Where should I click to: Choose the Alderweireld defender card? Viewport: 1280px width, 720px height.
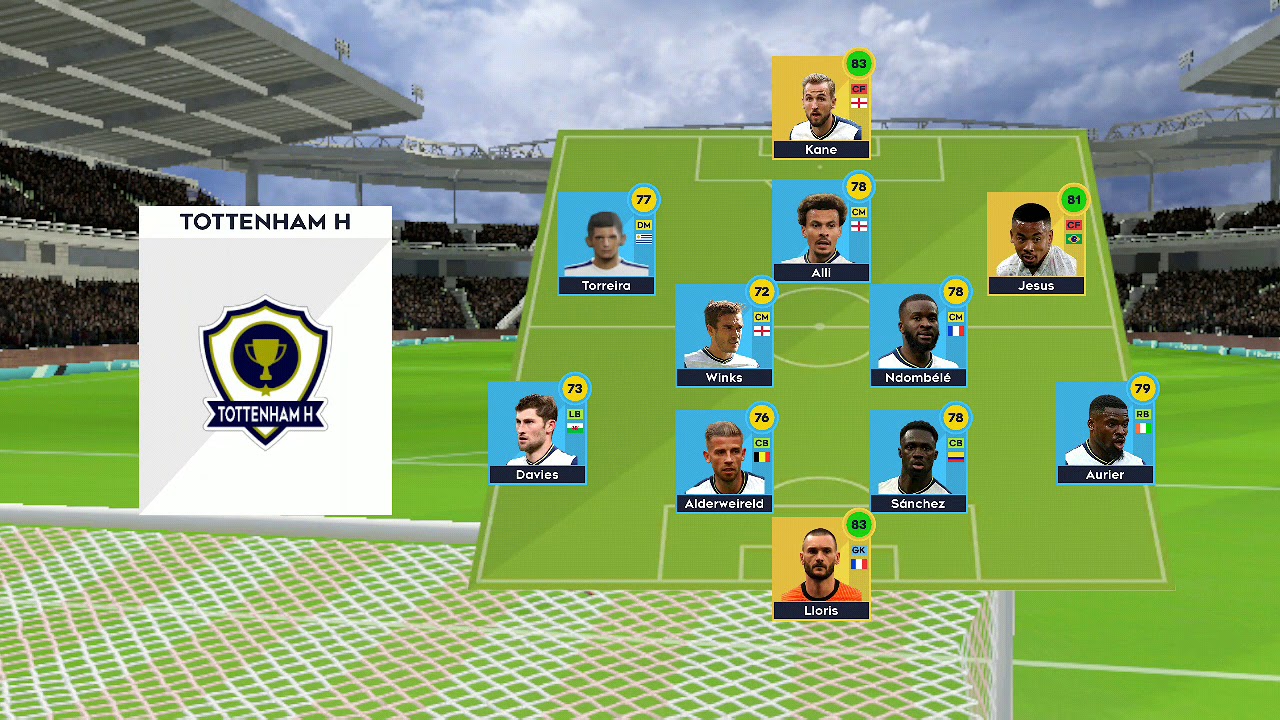[x=724, y=462]
